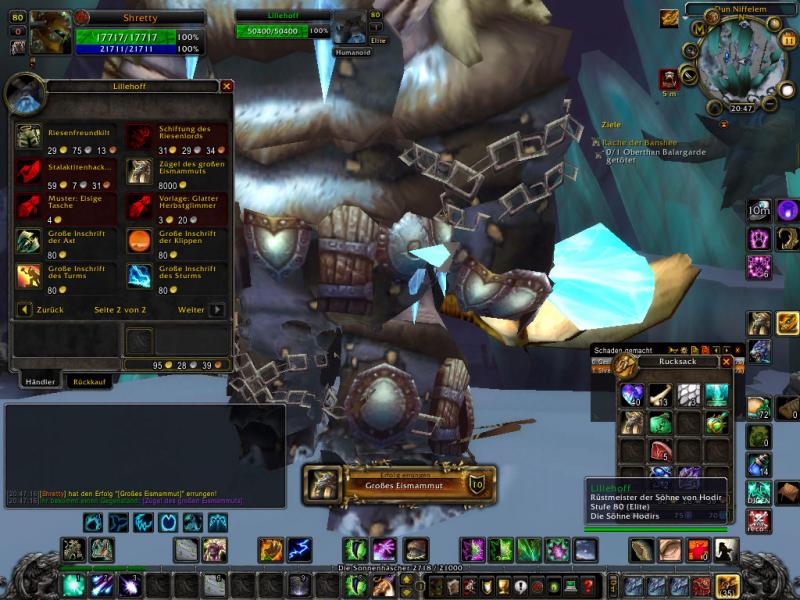Select the raw meat stack of 5
Image resolution: width=800 pixels, height=600 pixels.
pos(660,450)
